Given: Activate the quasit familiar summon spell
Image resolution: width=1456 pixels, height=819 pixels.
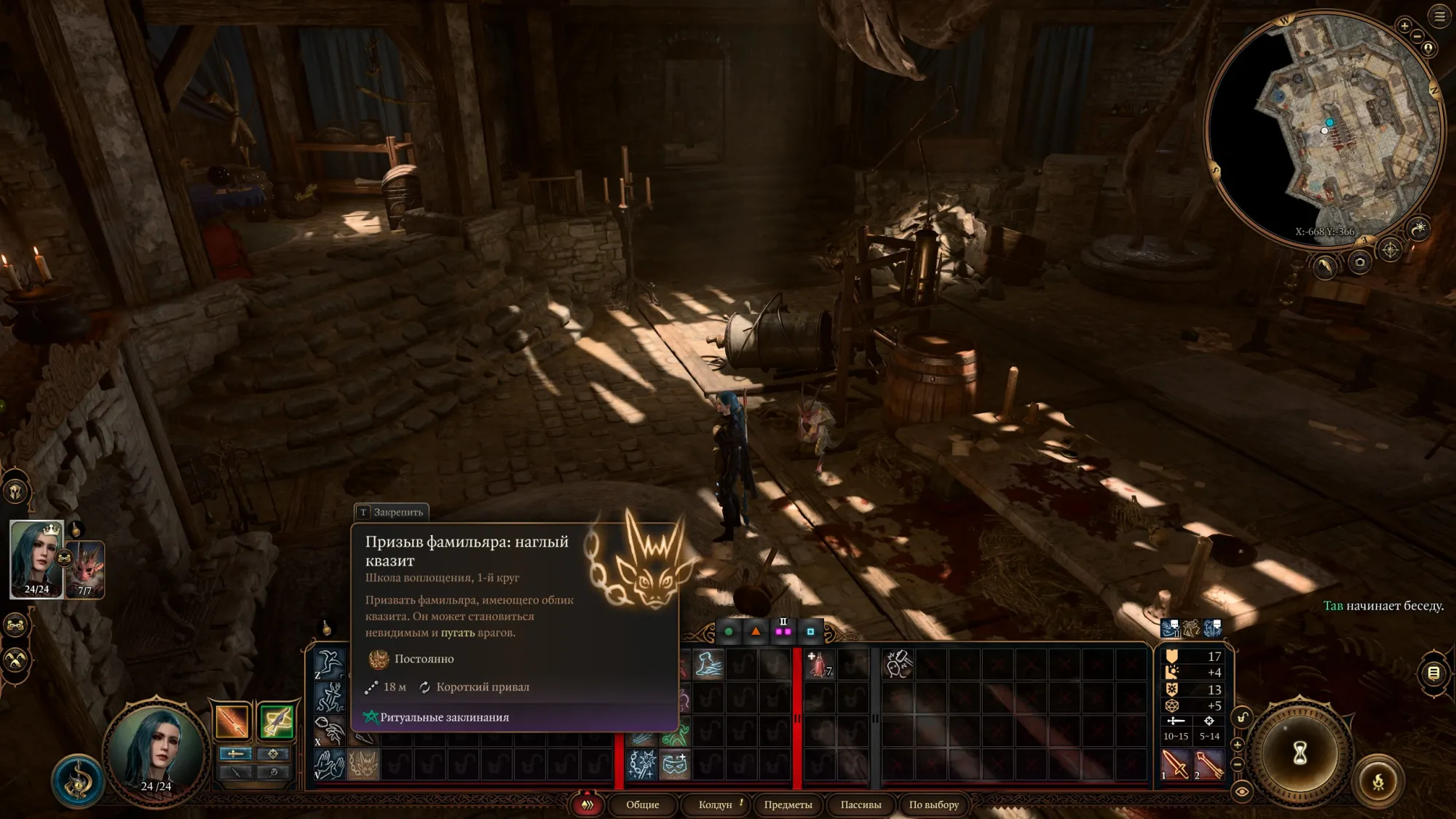Looking at the screenshot, I should coord(363,764).
